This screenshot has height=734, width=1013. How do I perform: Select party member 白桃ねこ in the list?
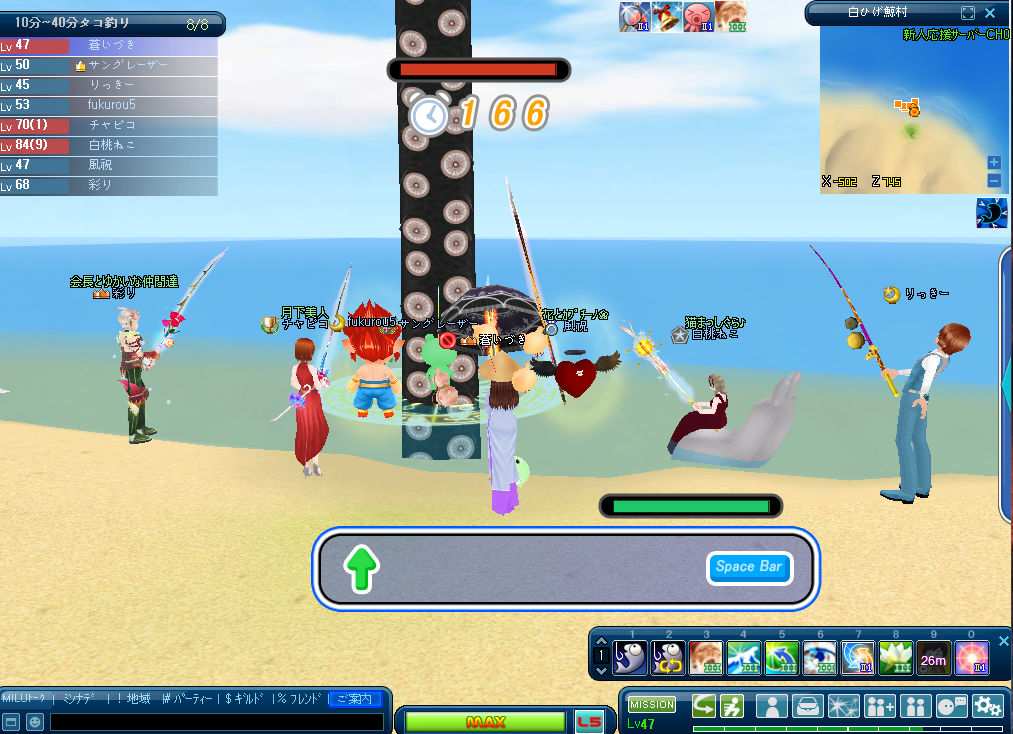coord(110,145)
